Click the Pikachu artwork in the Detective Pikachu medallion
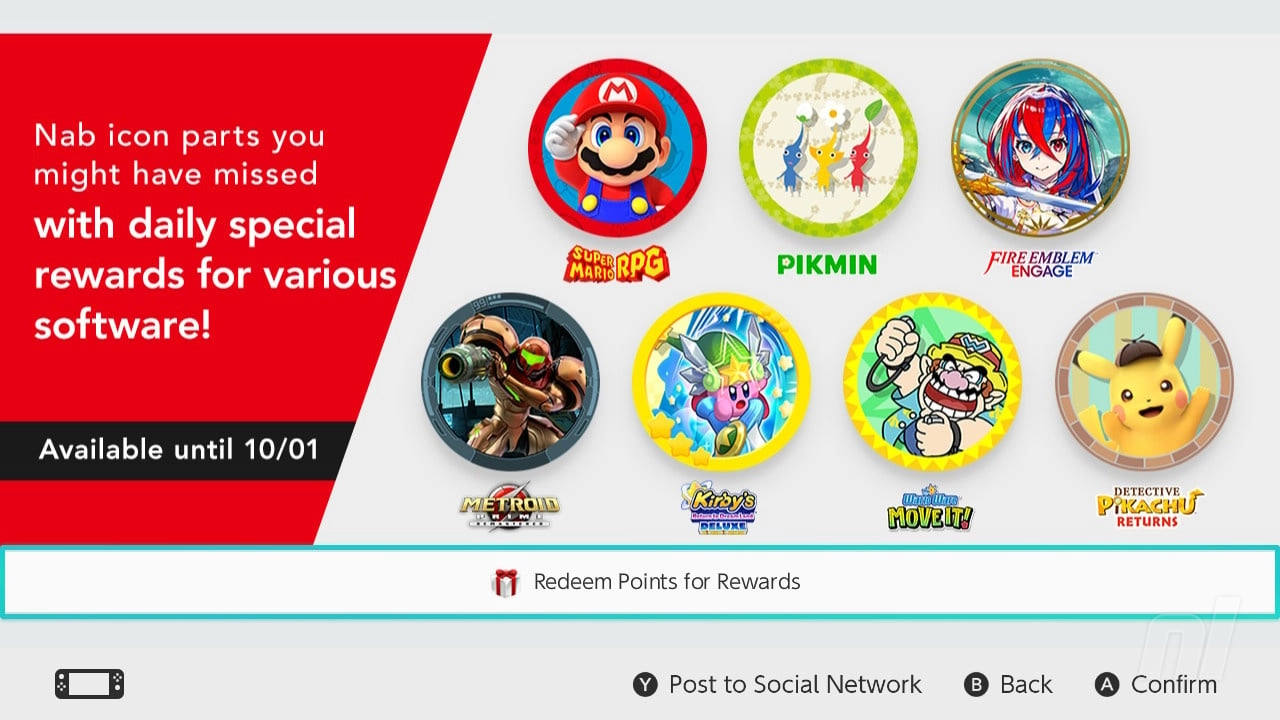Screen dimensions: 1280x720 [x=1145, y=390]
